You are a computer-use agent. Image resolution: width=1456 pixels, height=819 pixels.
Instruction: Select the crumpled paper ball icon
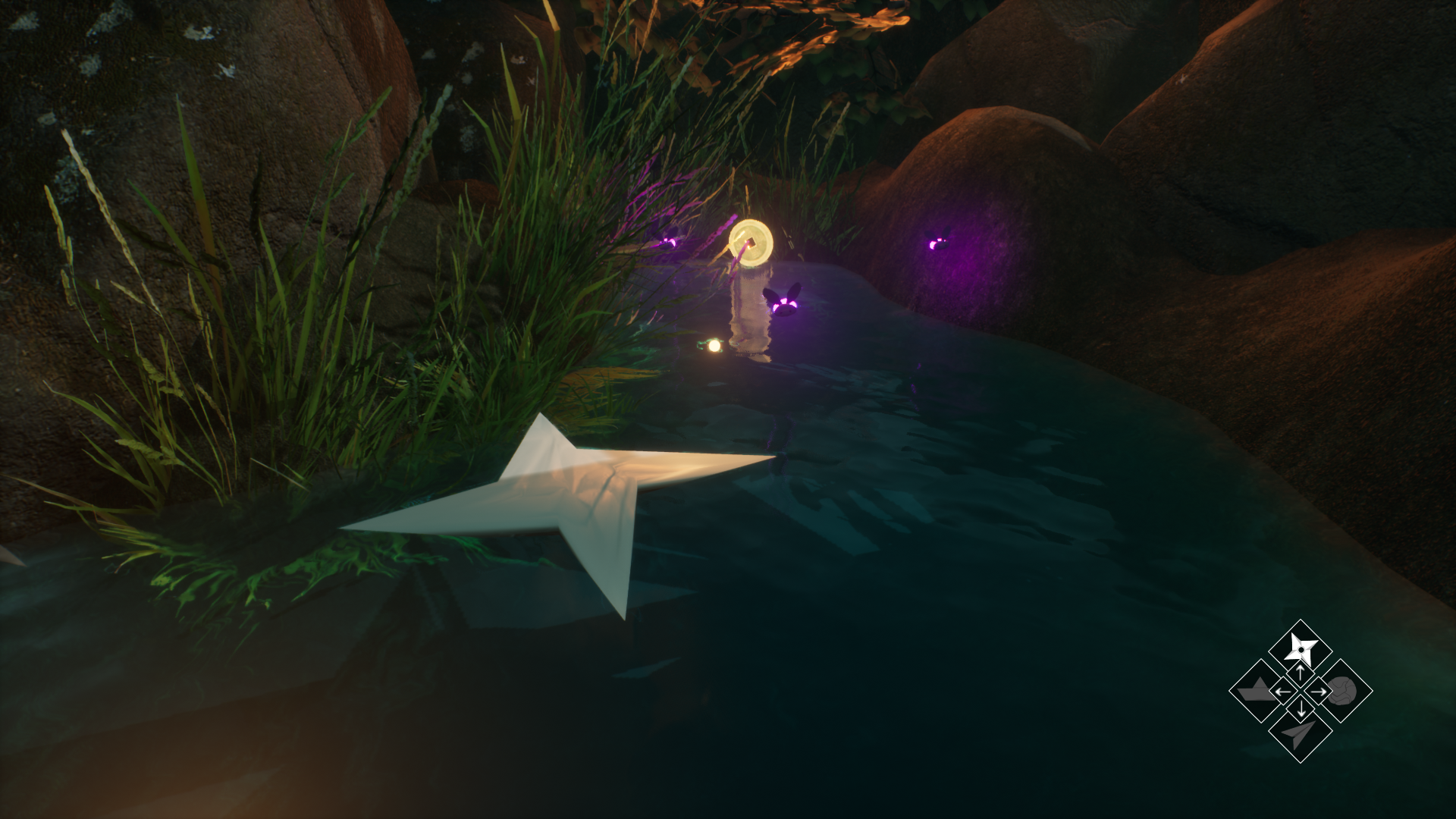(x=1343, y=690)
